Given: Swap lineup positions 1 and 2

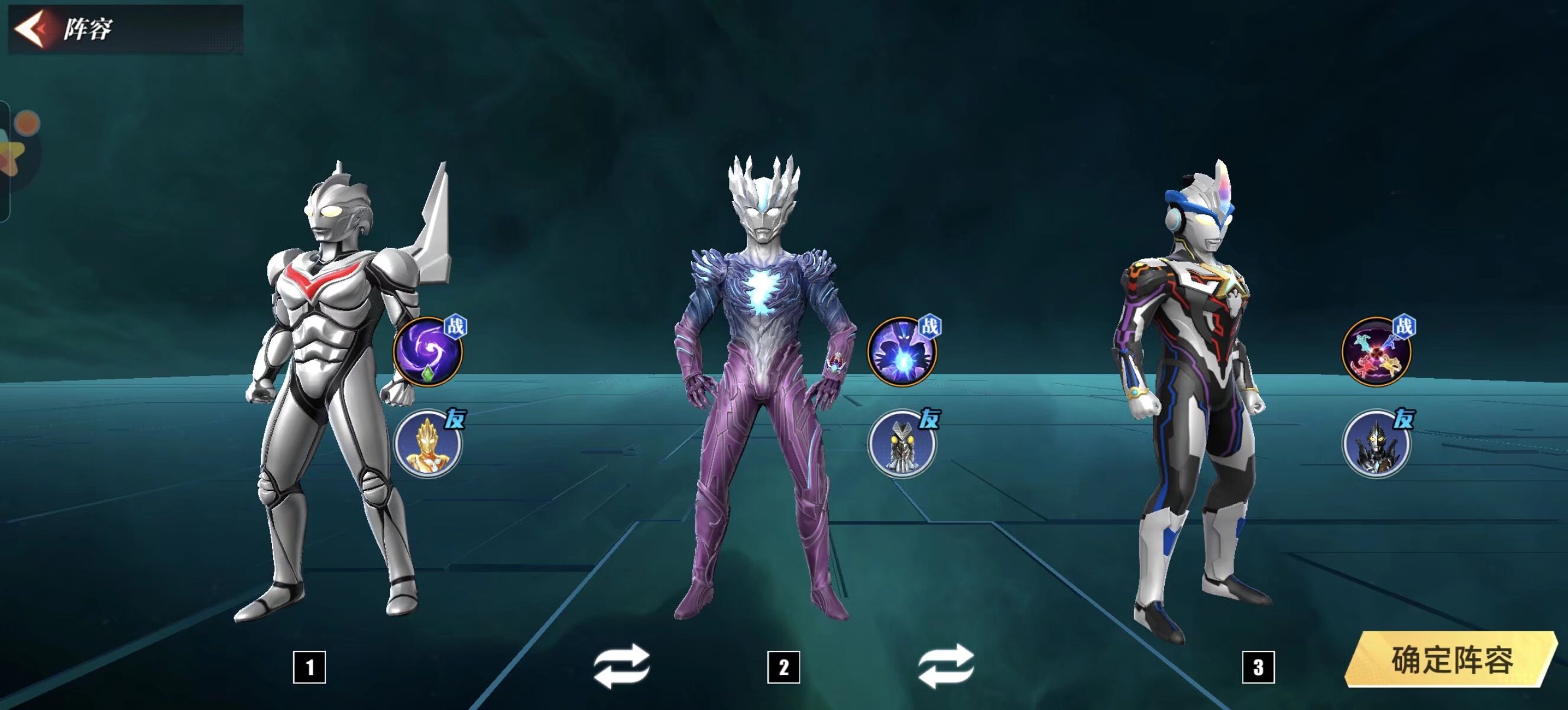Looking at the screenshot, I should coord(621,666).
